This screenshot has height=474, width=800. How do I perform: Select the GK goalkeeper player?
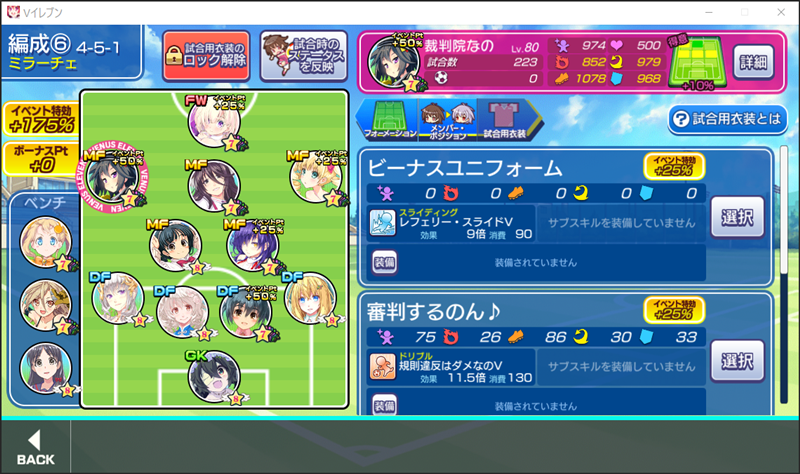214,375
